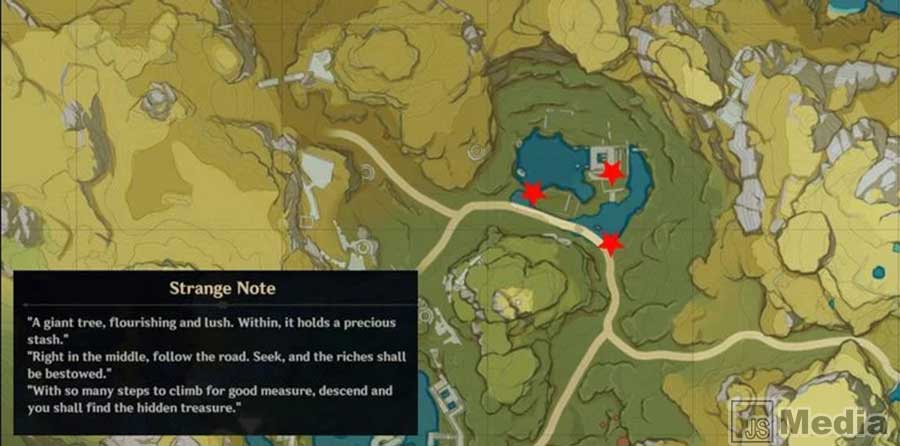
Task: Click the red star marker on the road bend
Action: click(610, 243)
